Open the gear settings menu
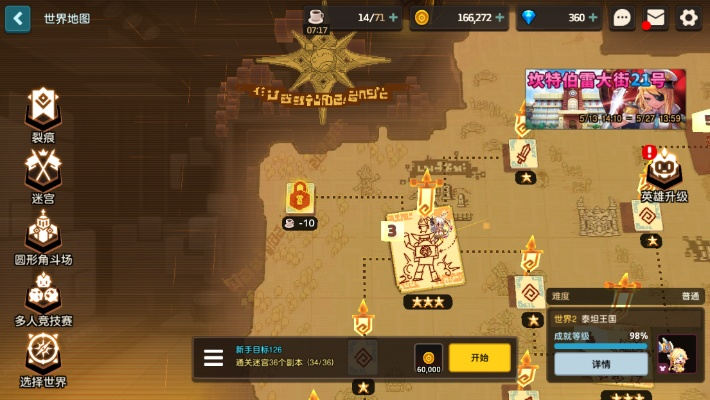Screen dimensions: 710x400 pos(689,18)
